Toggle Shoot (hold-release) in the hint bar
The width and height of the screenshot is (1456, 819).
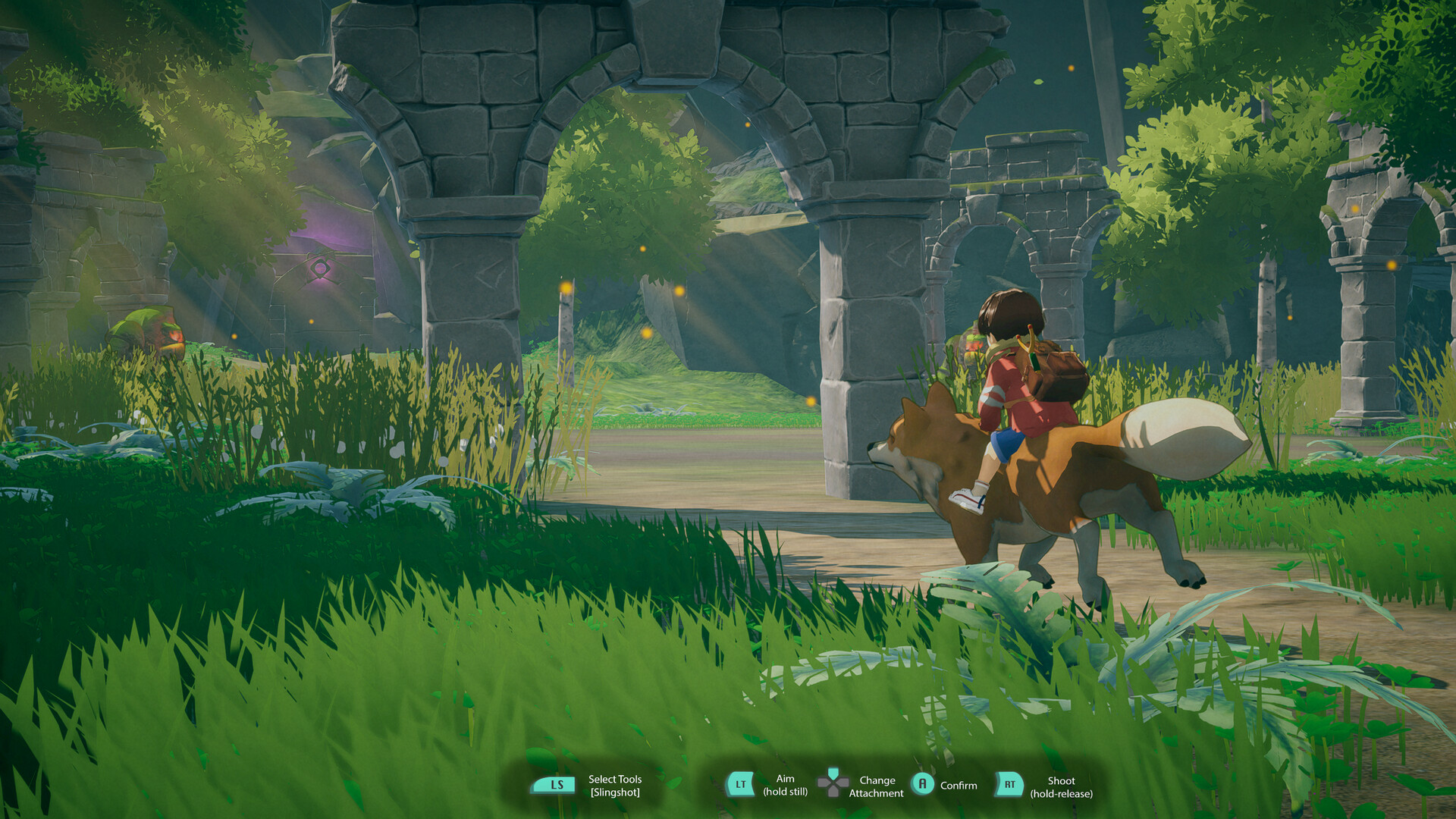[x=1062, y=786]
